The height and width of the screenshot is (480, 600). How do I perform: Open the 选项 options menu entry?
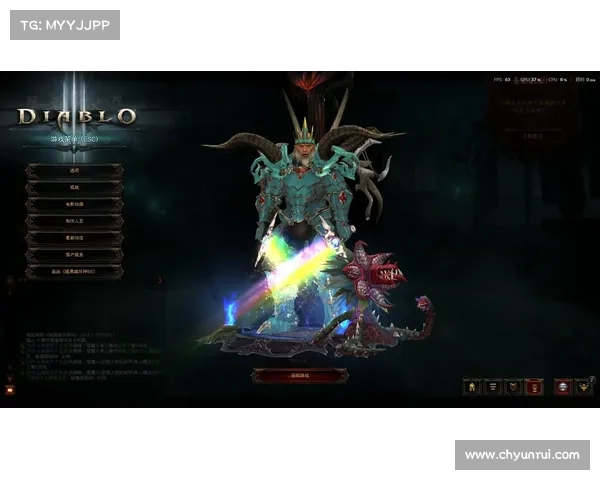tap(74, 171)
